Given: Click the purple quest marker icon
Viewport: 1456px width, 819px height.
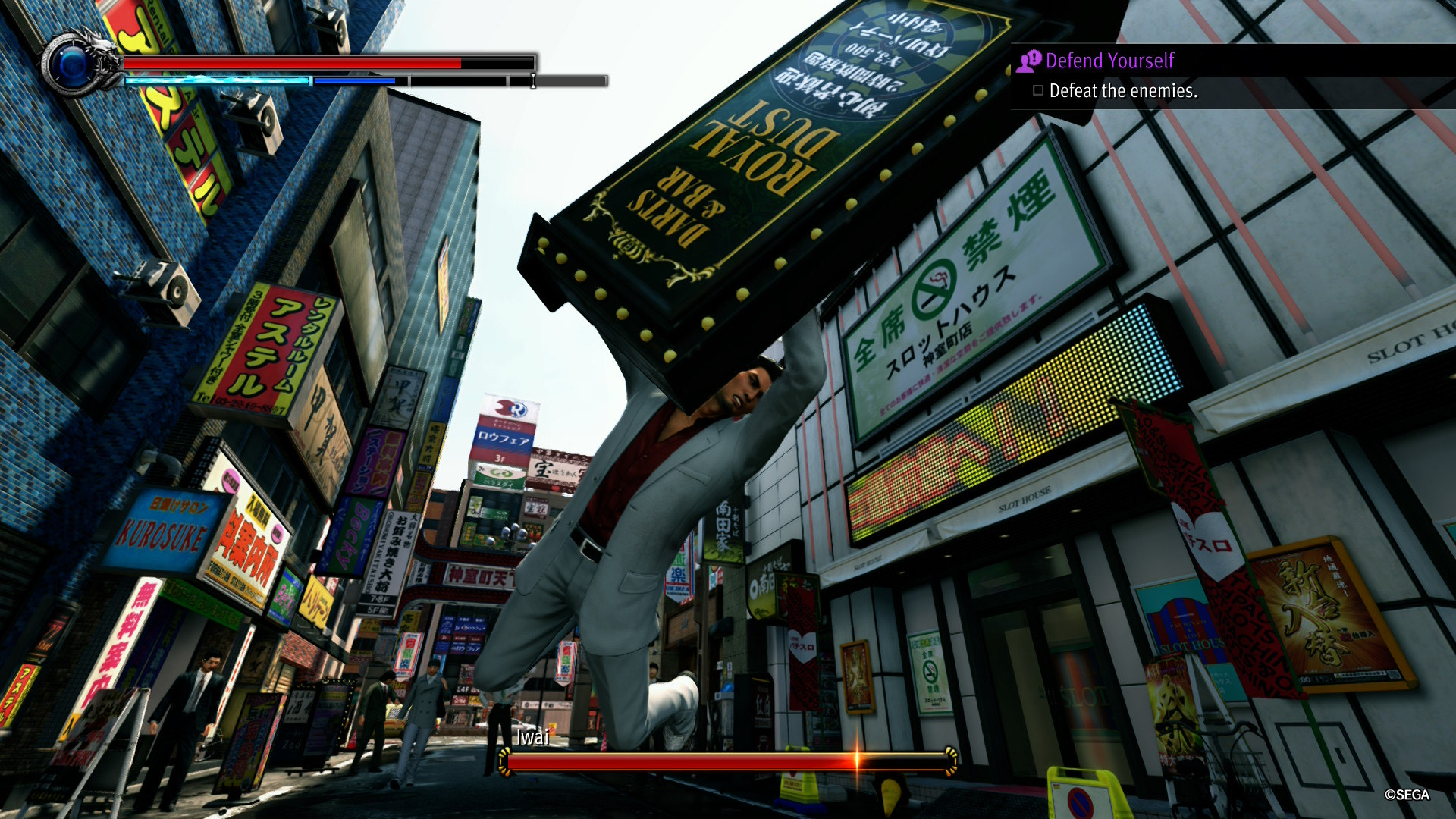Looking at the screenshot, I should click(x=1029, y=61).
